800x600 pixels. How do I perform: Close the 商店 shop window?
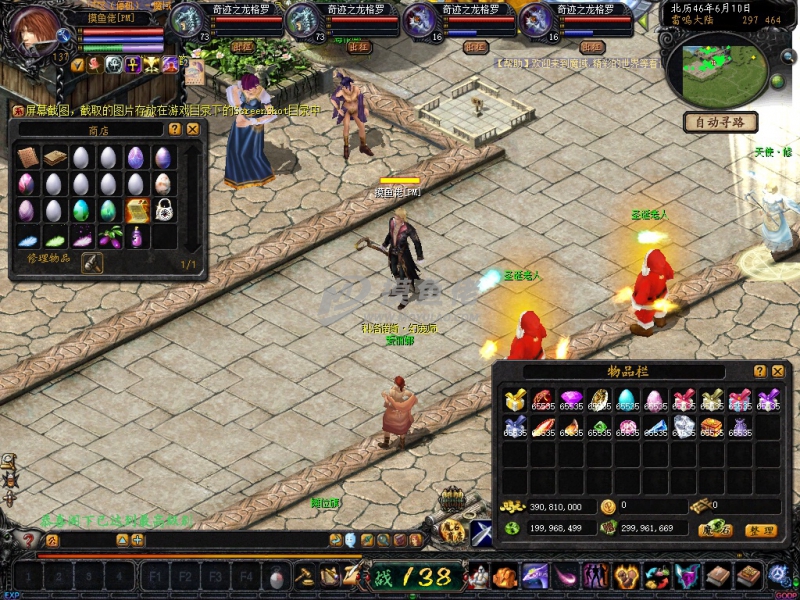[x=193, y=129]
